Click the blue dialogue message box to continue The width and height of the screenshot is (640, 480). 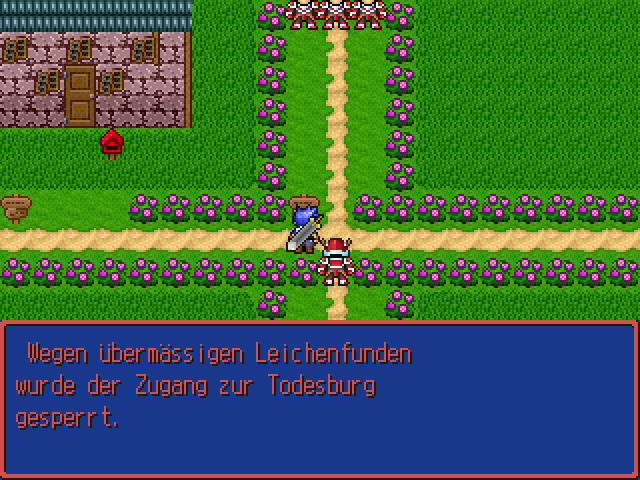click(319, 398)
